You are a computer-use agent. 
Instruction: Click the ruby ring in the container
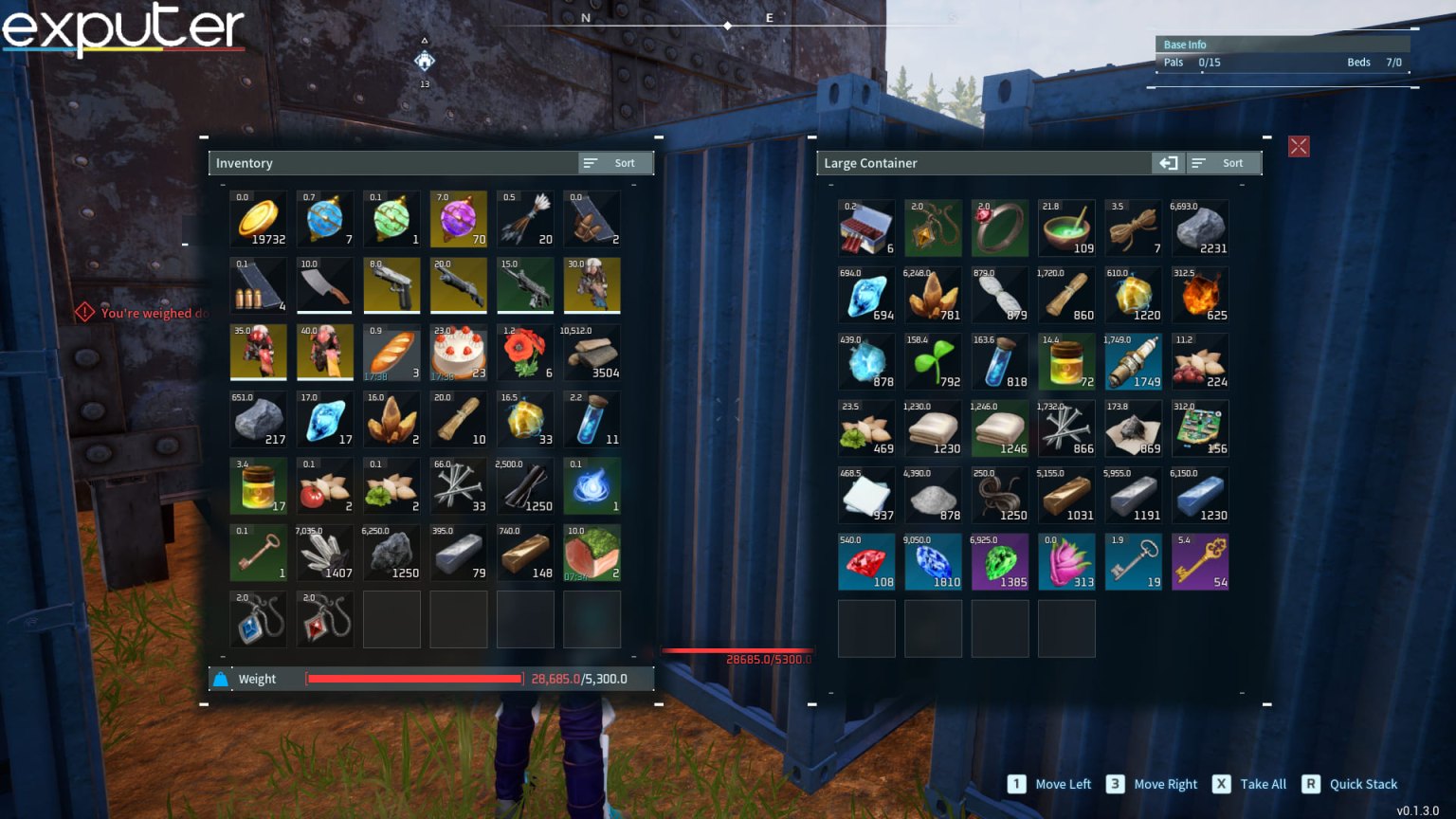pos(1000,228)
